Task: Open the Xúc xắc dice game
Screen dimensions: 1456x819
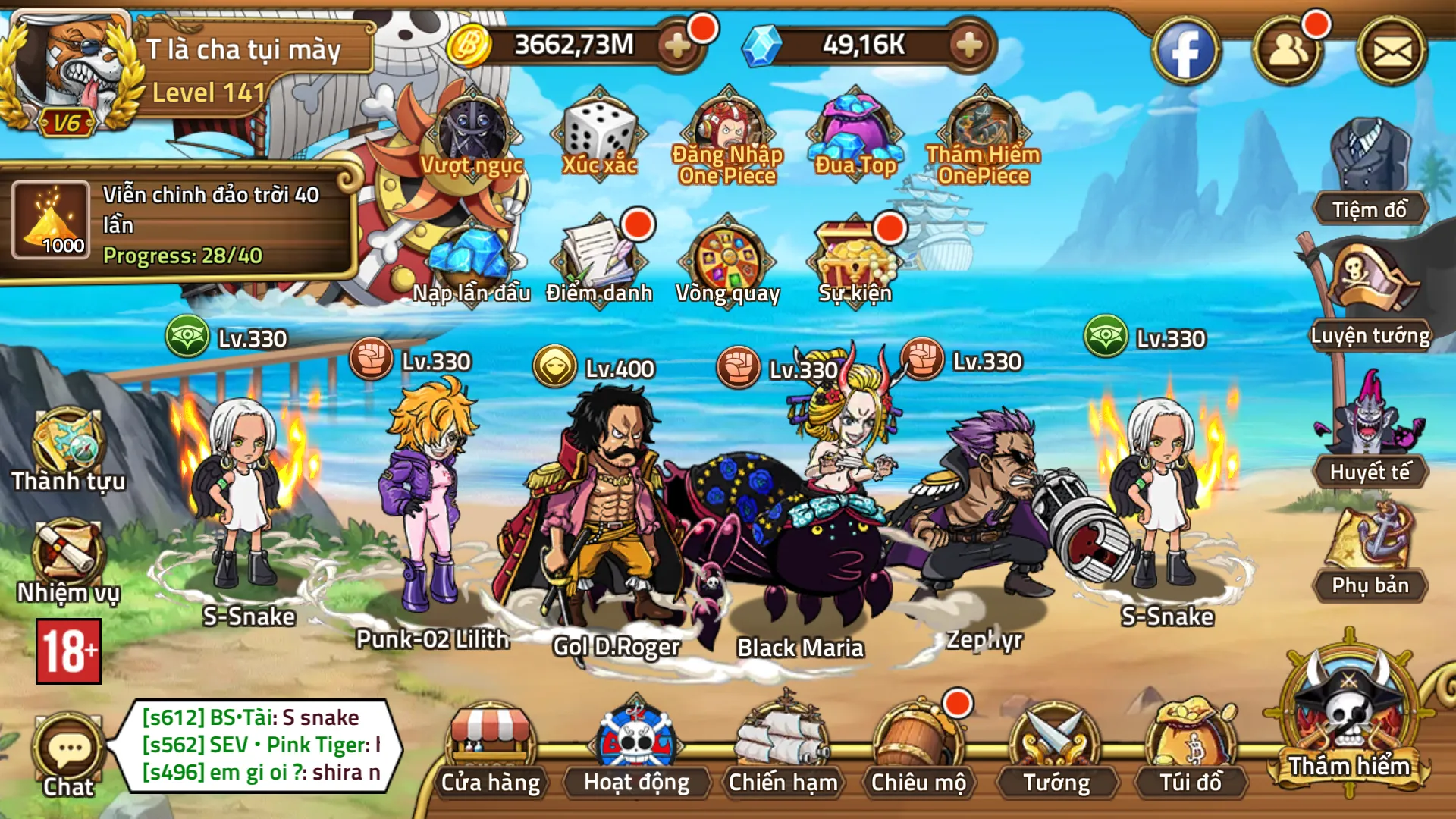Action: pos(599,134)
